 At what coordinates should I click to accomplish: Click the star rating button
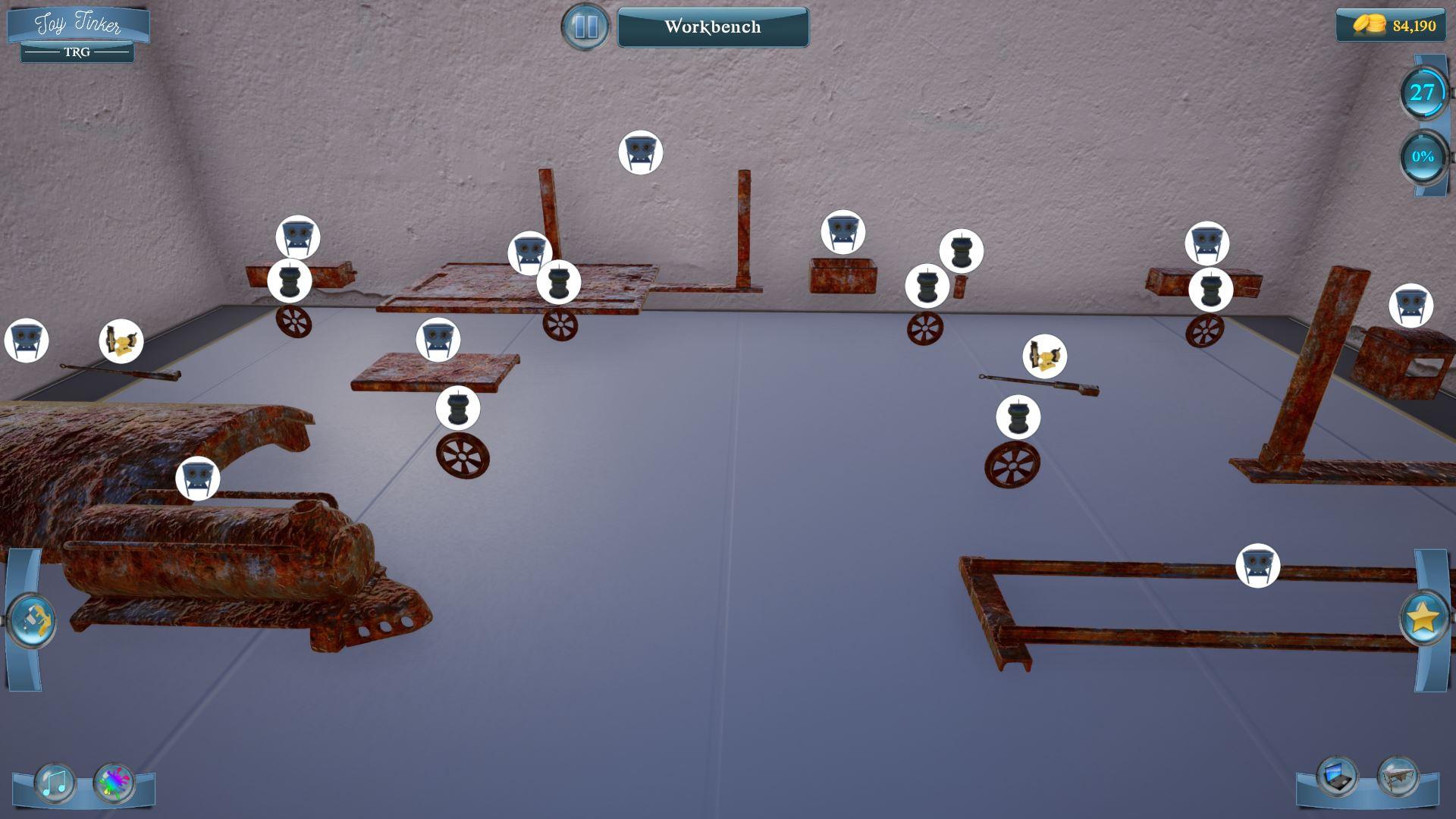(x=1424, y=620)
